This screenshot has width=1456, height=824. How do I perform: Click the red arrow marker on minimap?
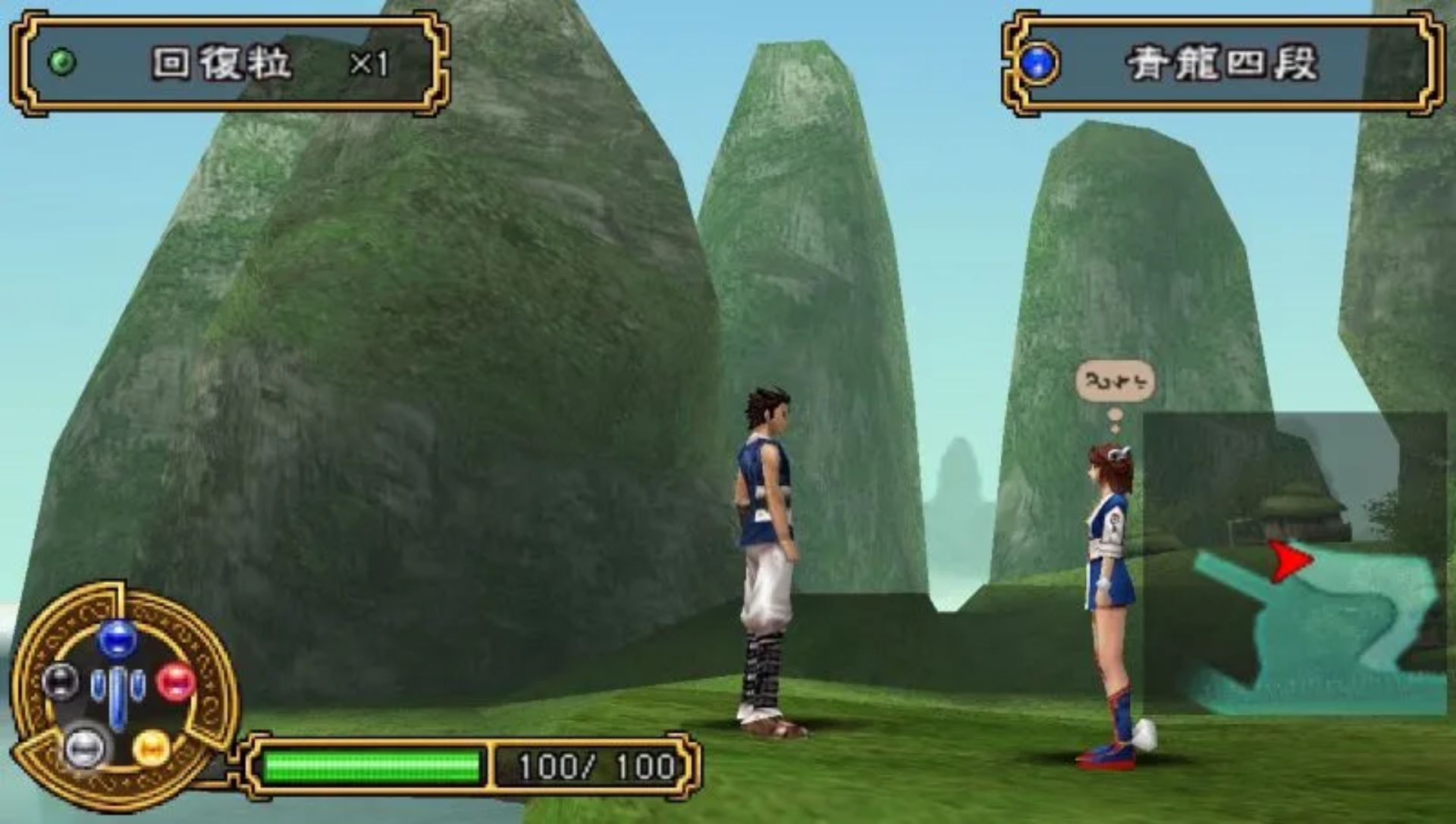1288,561
